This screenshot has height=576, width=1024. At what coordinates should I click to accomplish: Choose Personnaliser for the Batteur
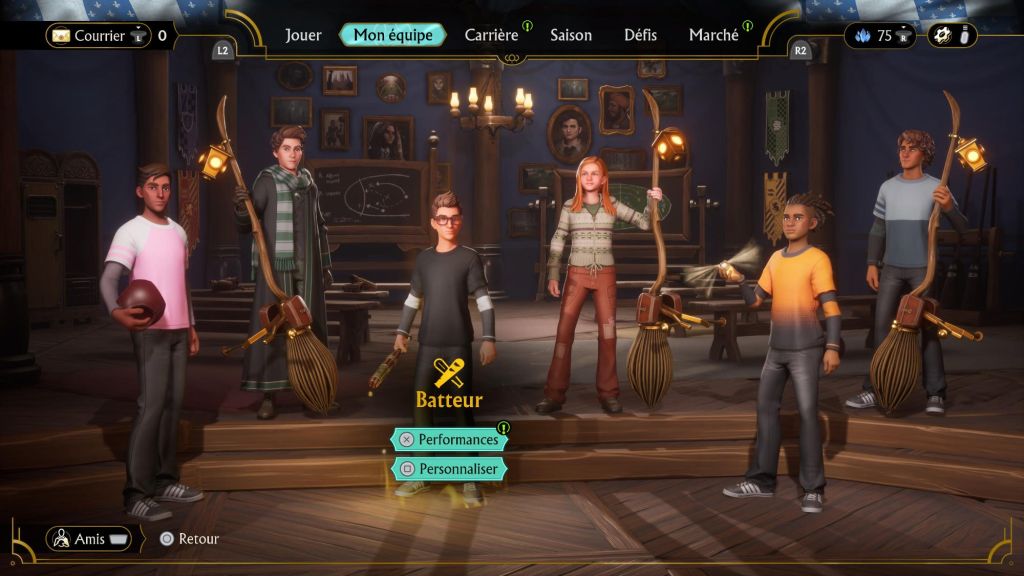[x=449, y=468]
